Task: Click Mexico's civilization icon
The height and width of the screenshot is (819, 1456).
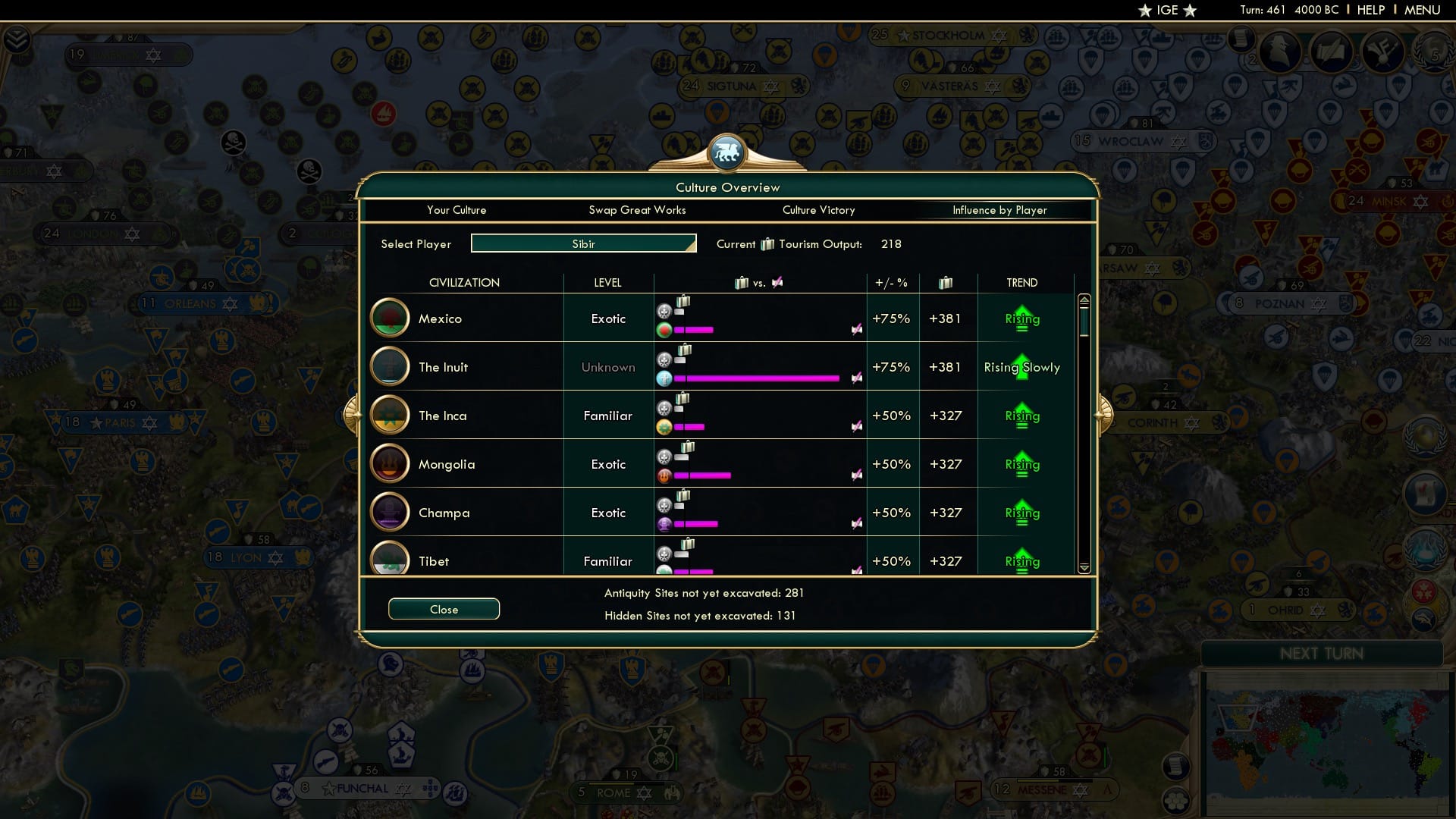Action: point(390,318)
